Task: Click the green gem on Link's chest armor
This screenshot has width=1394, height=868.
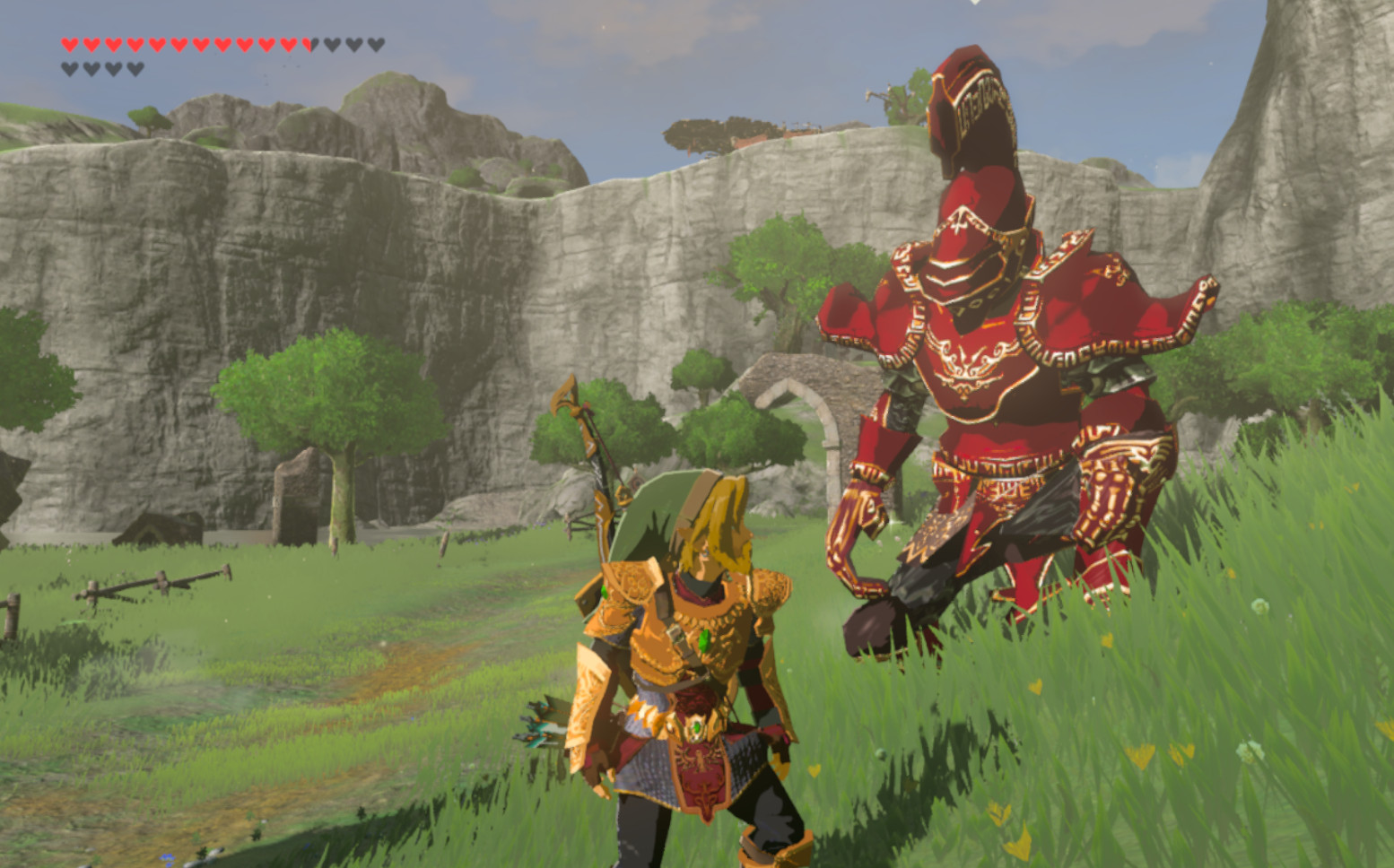Action: click(x=704, y=641)
